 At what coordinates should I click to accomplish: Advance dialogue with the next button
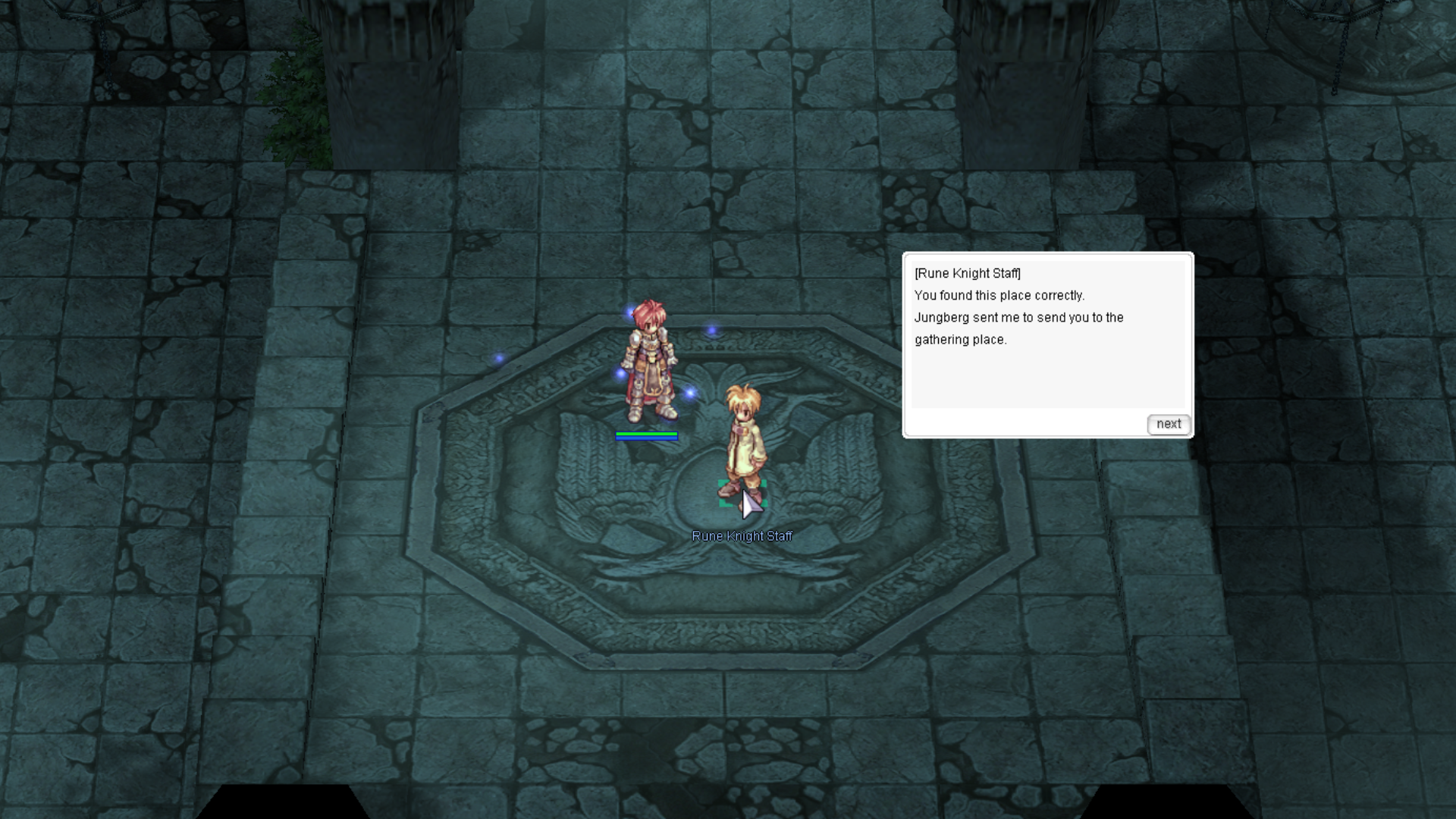pyautogui.click(x=1168, y=424)
